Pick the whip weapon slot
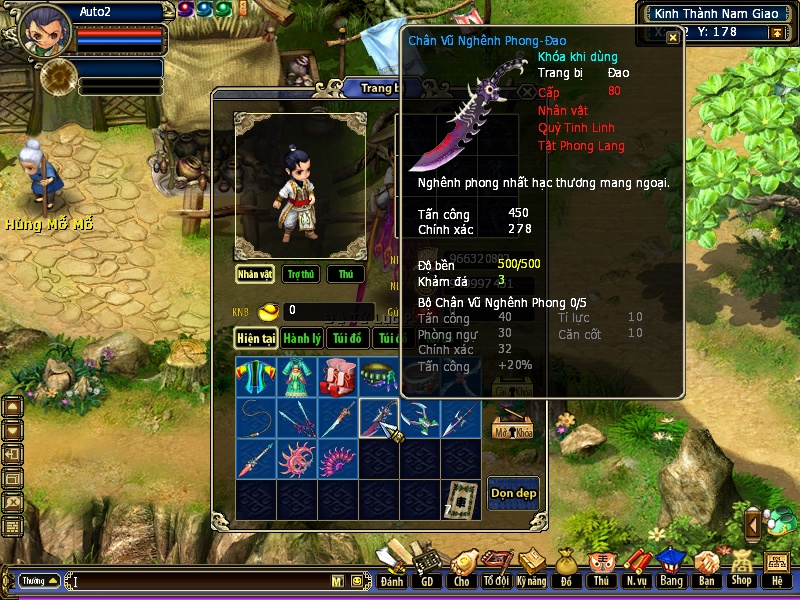The height and width of the screenshot is (600, 800). pos(255,418)
